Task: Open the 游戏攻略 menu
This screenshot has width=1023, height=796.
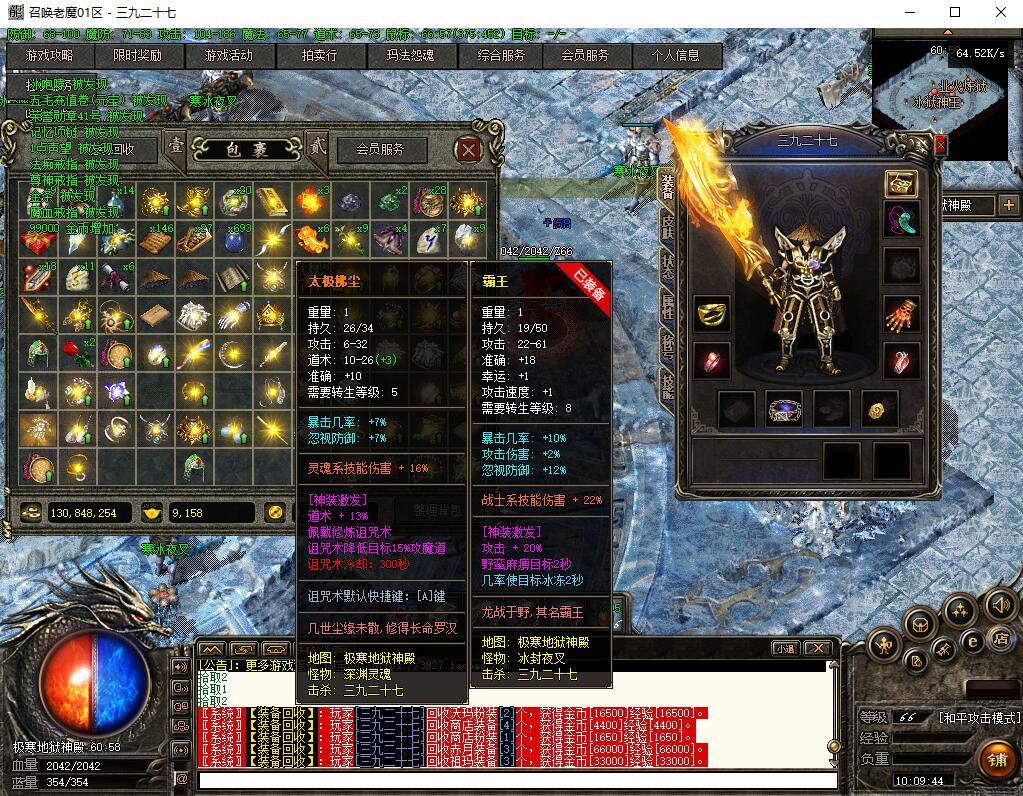Action: tap(49, 56)
